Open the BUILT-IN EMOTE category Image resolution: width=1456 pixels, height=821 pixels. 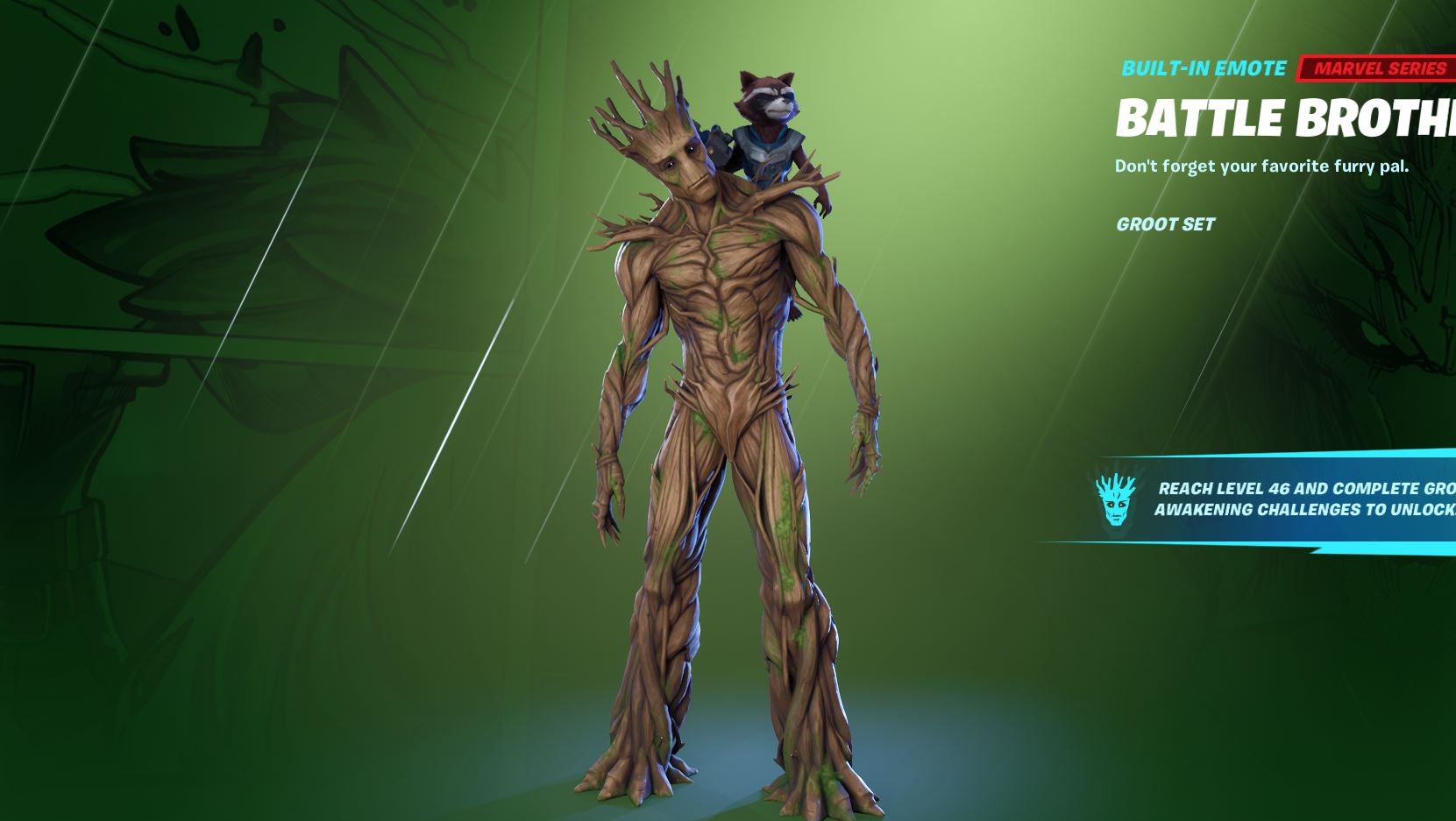[x=1202, y=67]
